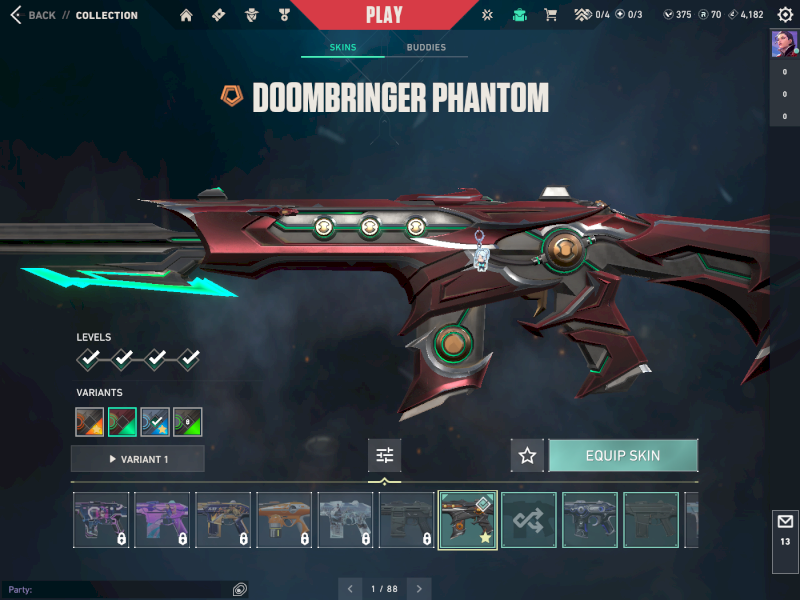Equip the Doombringer Phantom skin
The image size is (800, 600).
(x=623, y=456)
